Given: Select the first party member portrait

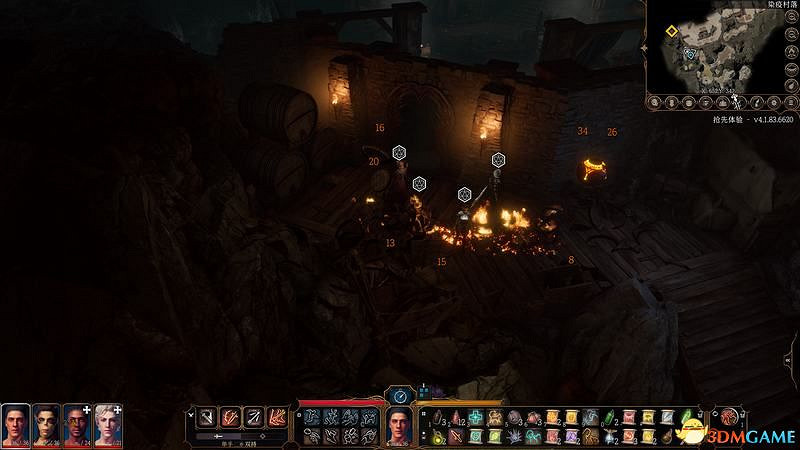Looking at the screenshot, I should (15, 425).
